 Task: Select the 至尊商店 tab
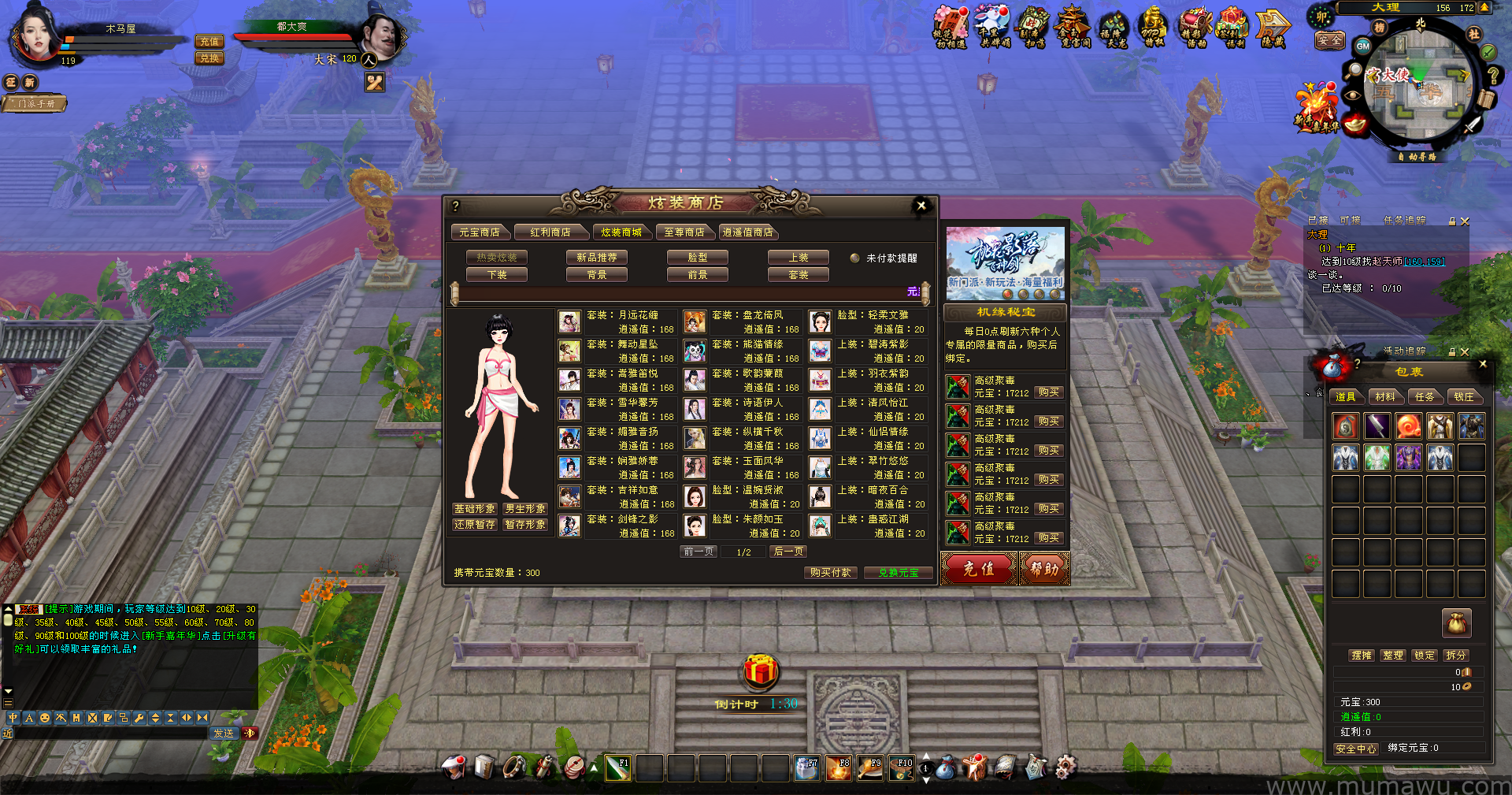(x=684, y=232)
